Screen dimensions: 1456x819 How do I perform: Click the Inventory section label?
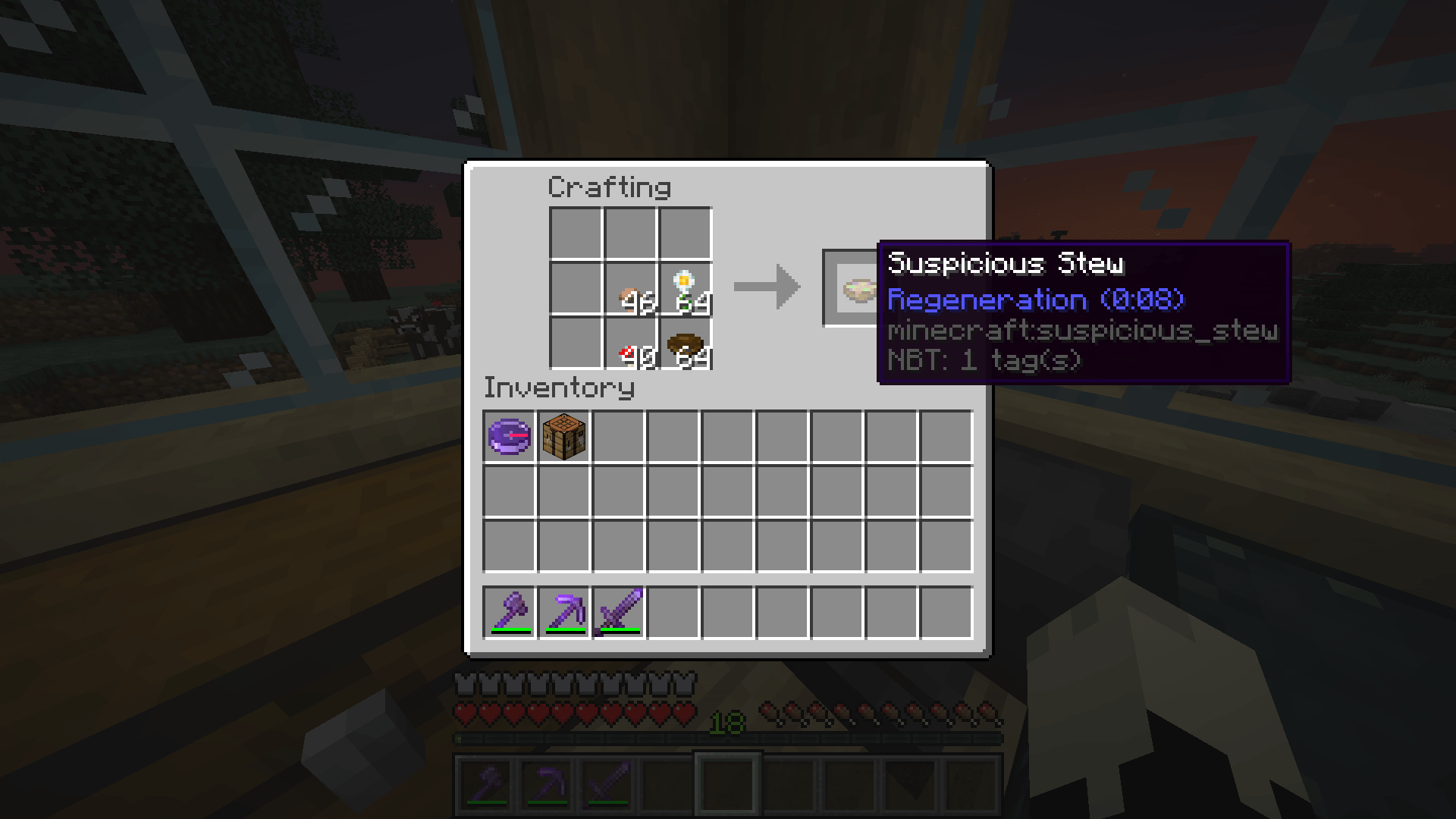[559, 388]
